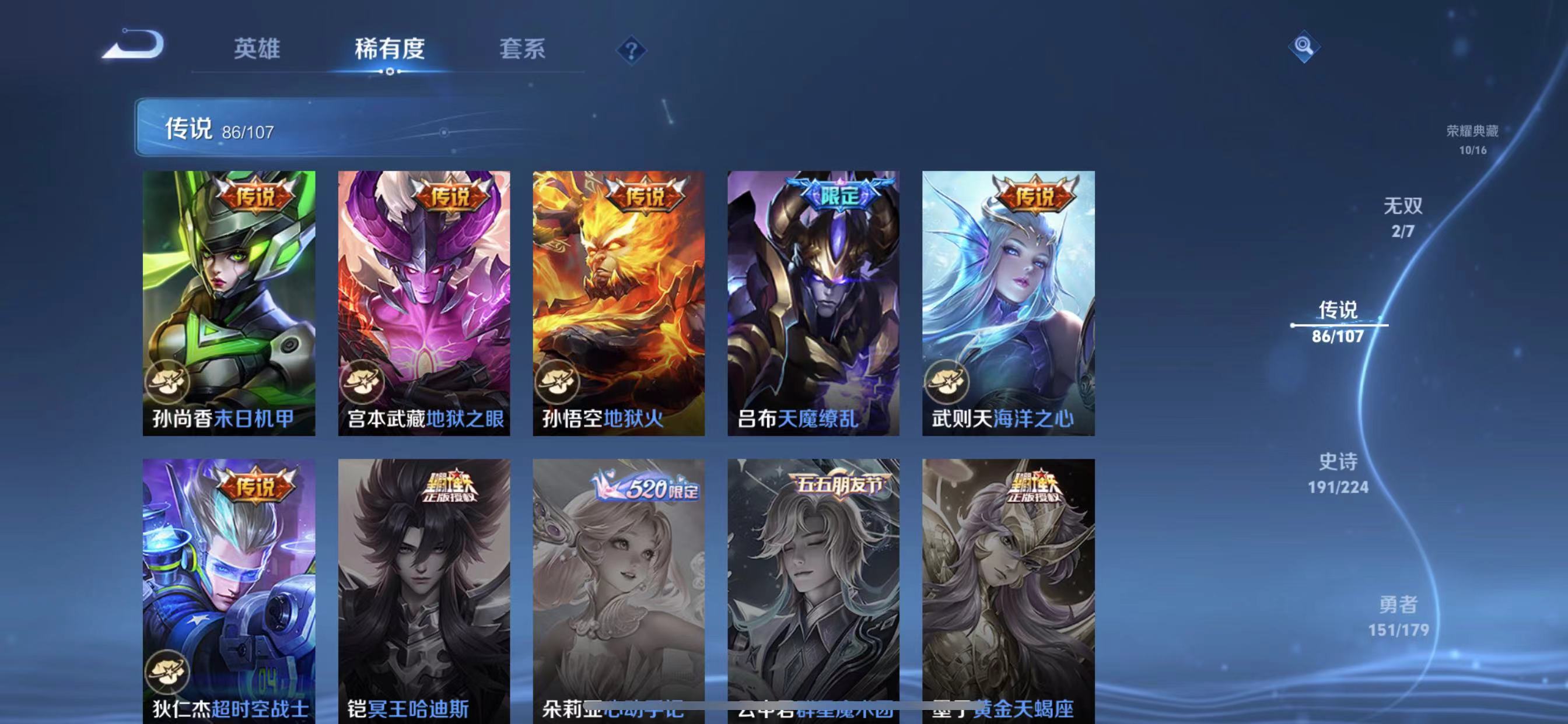Open the 孙悟空地狱火 skin card
The height and width of the screenshot is (724, 1568).
tap(618, 304)
